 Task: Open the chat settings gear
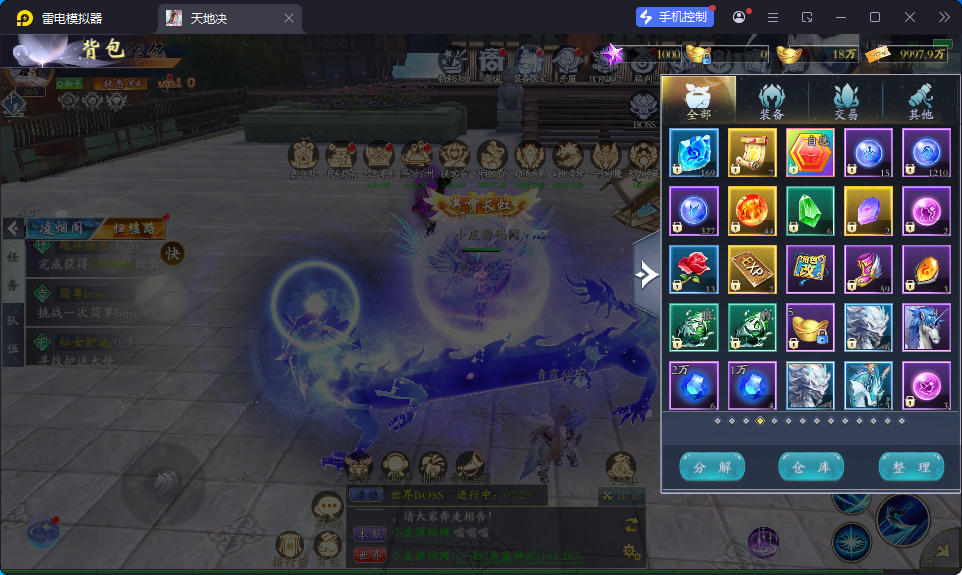pos(631,551)
